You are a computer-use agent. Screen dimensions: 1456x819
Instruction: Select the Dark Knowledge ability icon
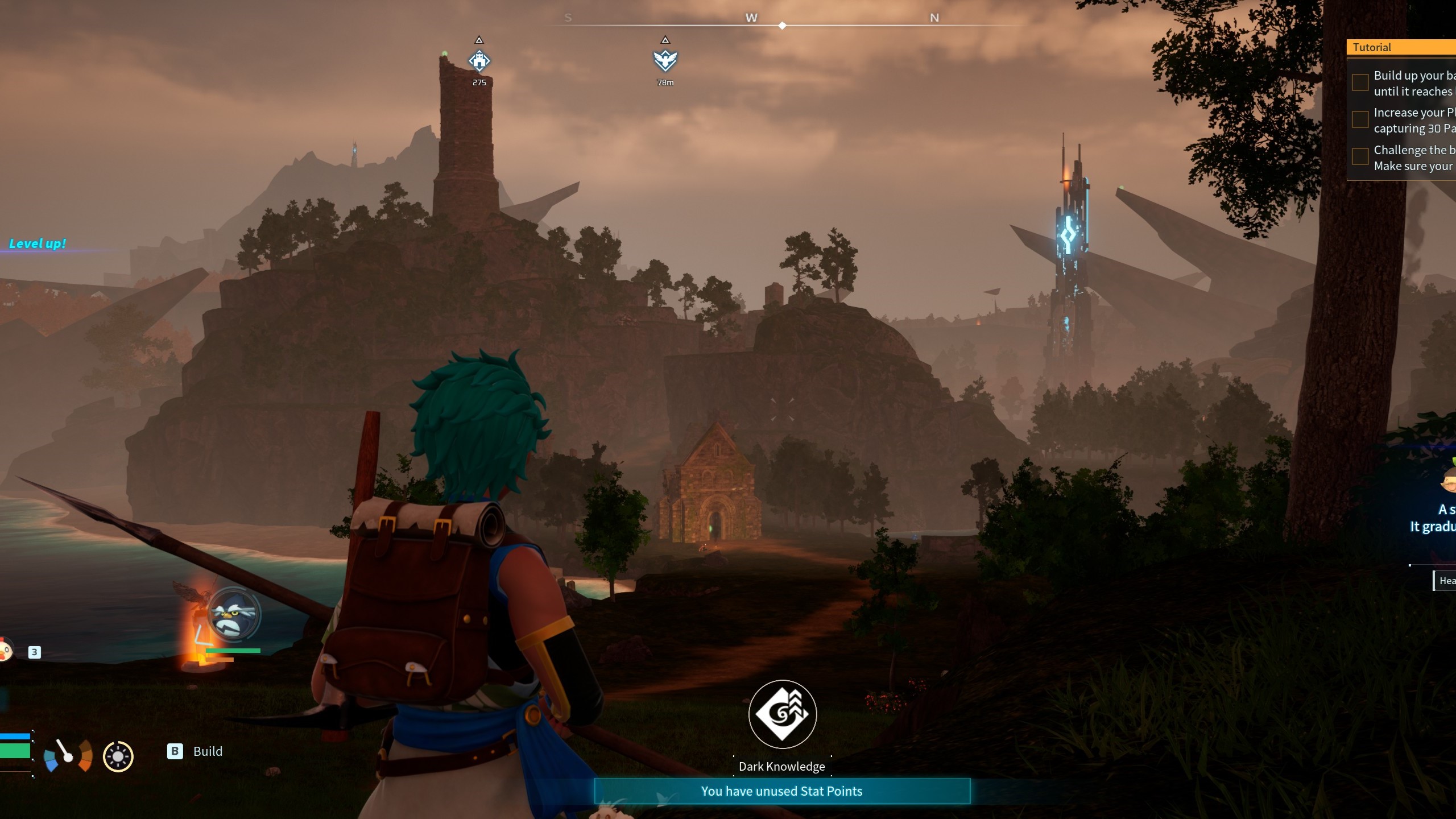782,714
